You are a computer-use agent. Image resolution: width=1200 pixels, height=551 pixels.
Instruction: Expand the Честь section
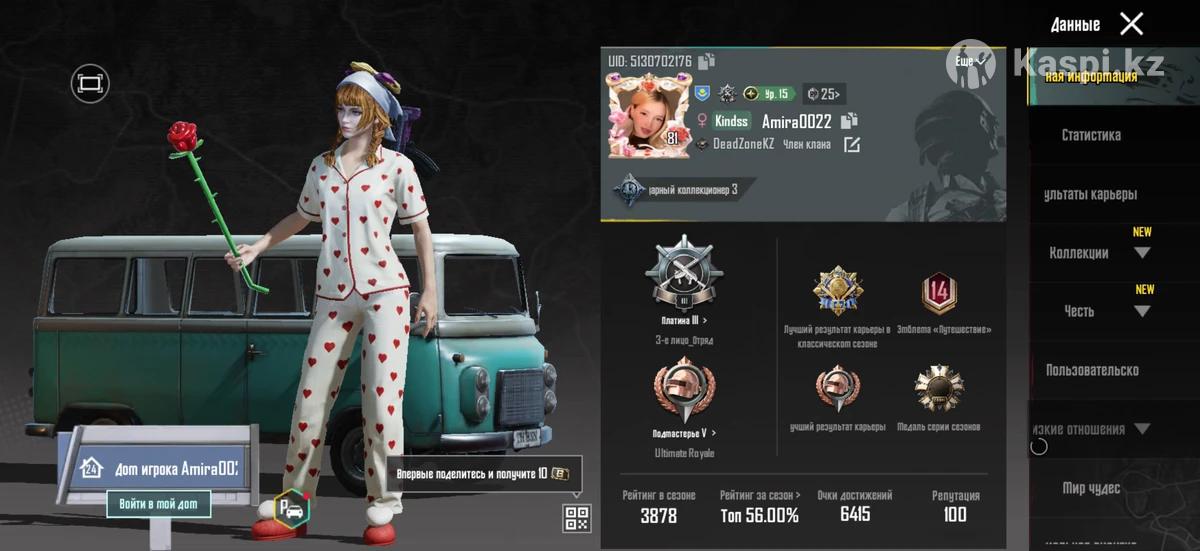pos(1141,311)
